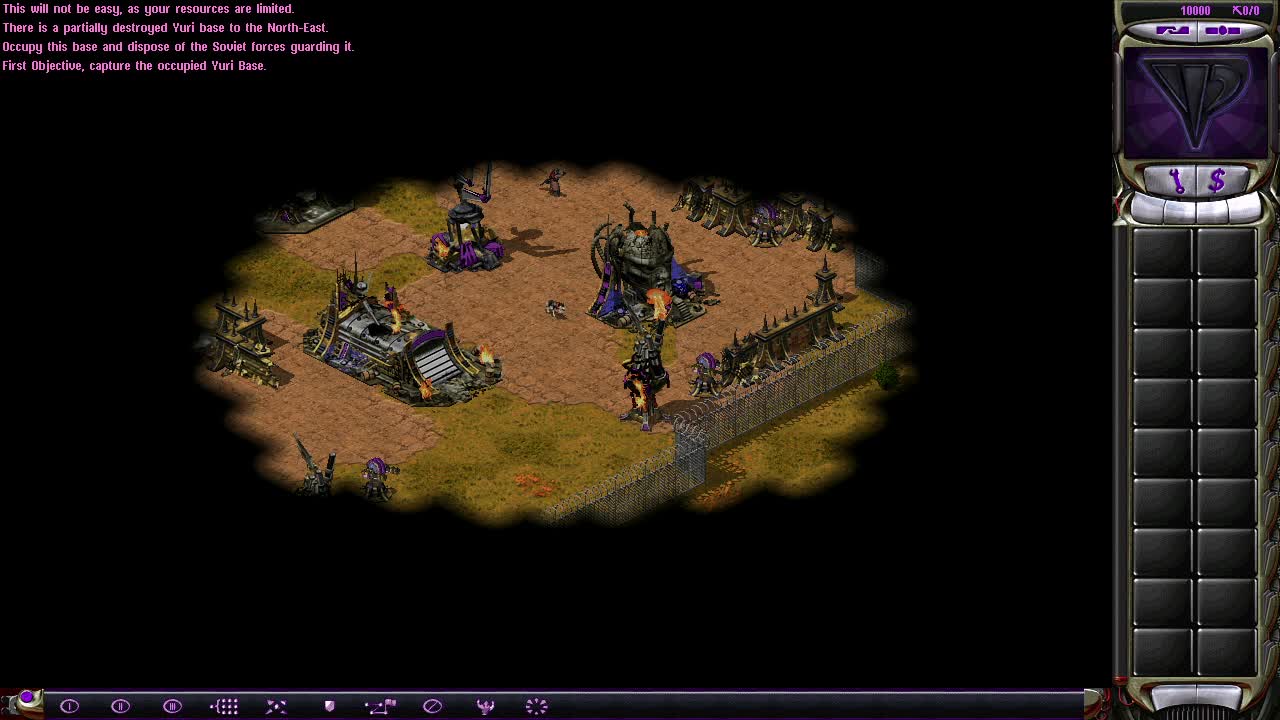Toggle team group III

click(x=172, y=705)
